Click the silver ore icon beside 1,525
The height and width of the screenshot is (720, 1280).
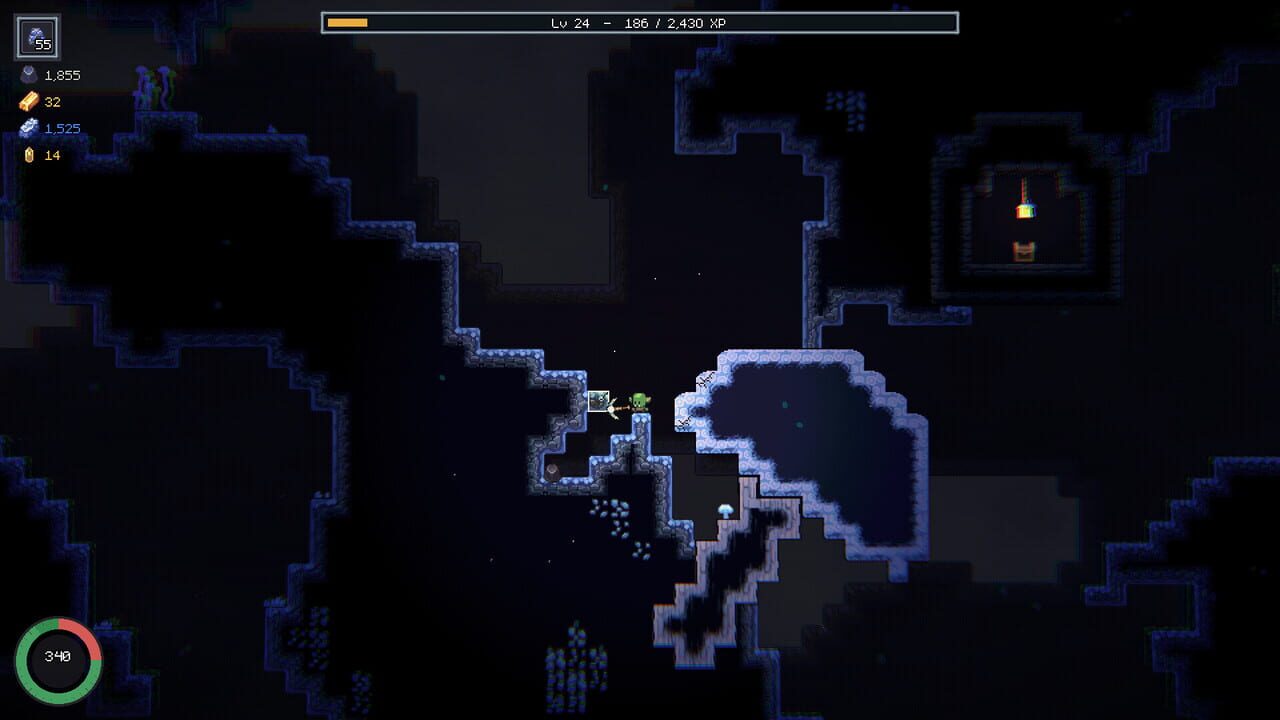(27, 128)
